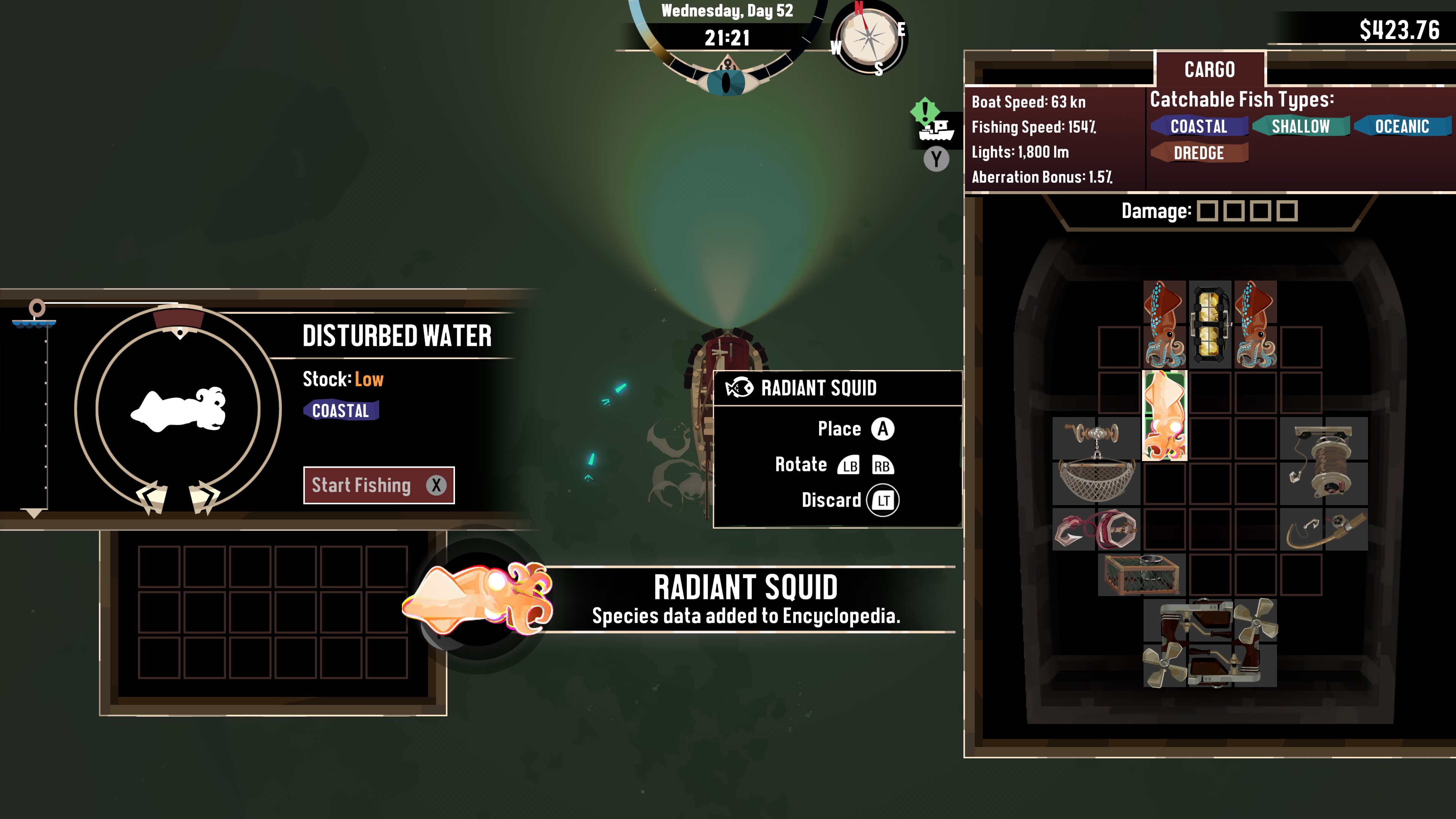Screen dimensions: 1456x819
Task: Click the compass dial
Action: tap(868, 38)
